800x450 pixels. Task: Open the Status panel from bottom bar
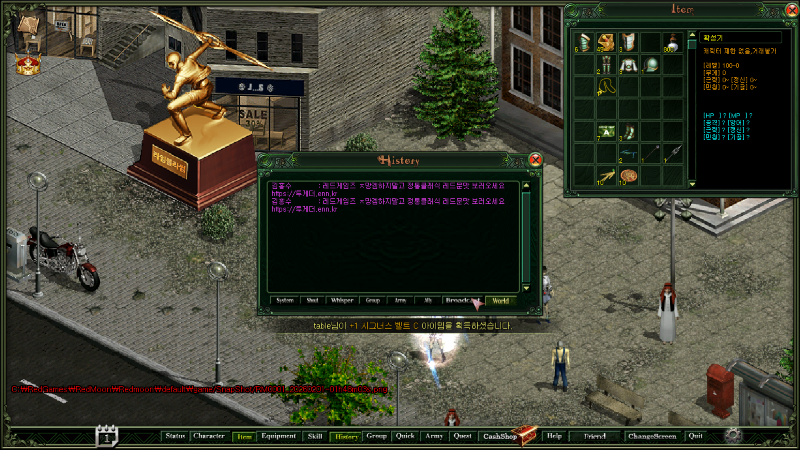tap(175, 437)
